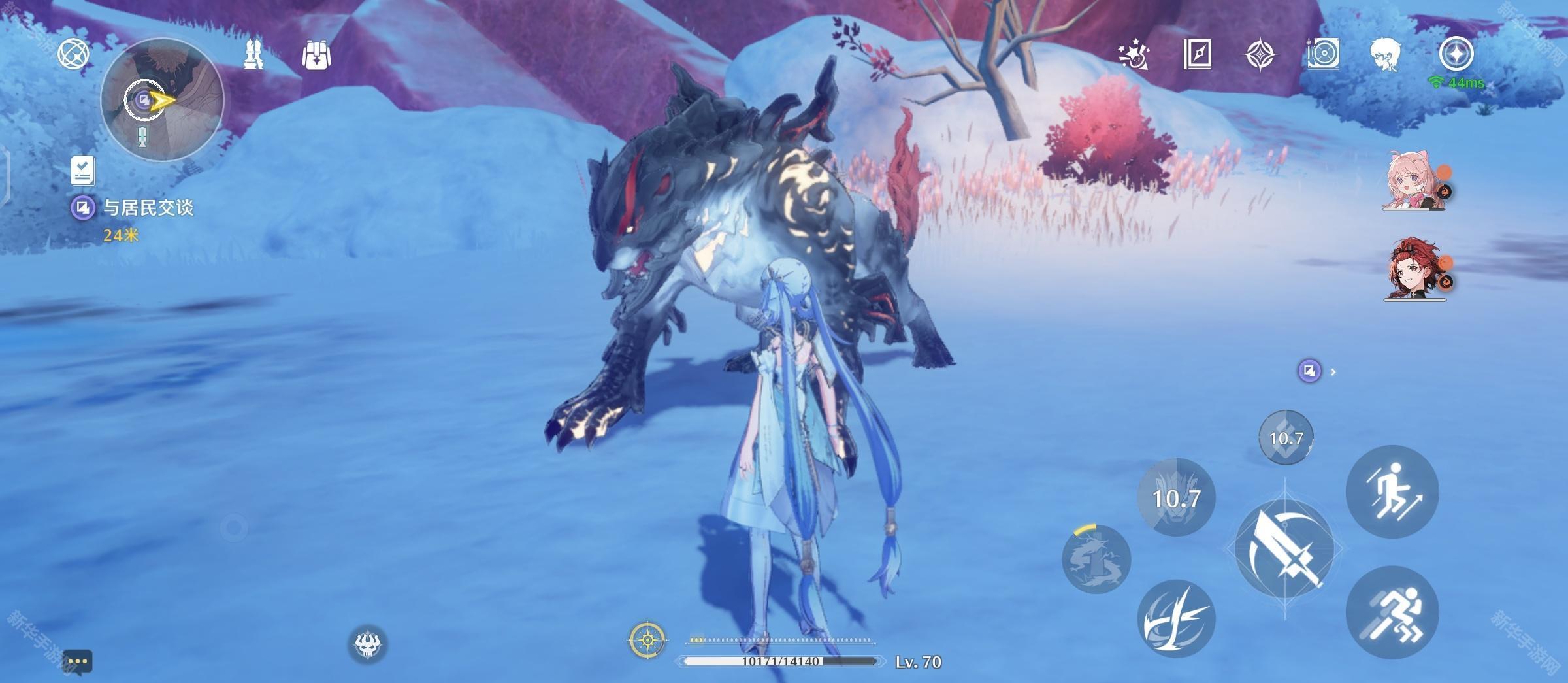The width and height of the screenshot is (1568, 683).
Task: Open the backpack inventory icon
Action: [317, 55]
